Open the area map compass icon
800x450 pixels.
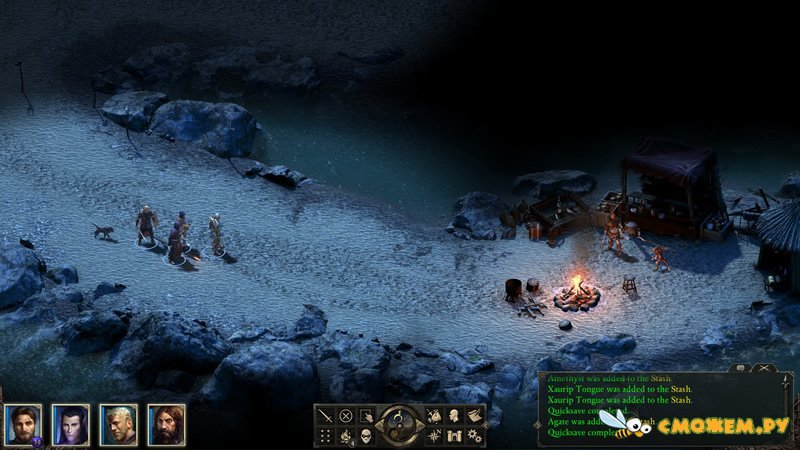[434, 436]
